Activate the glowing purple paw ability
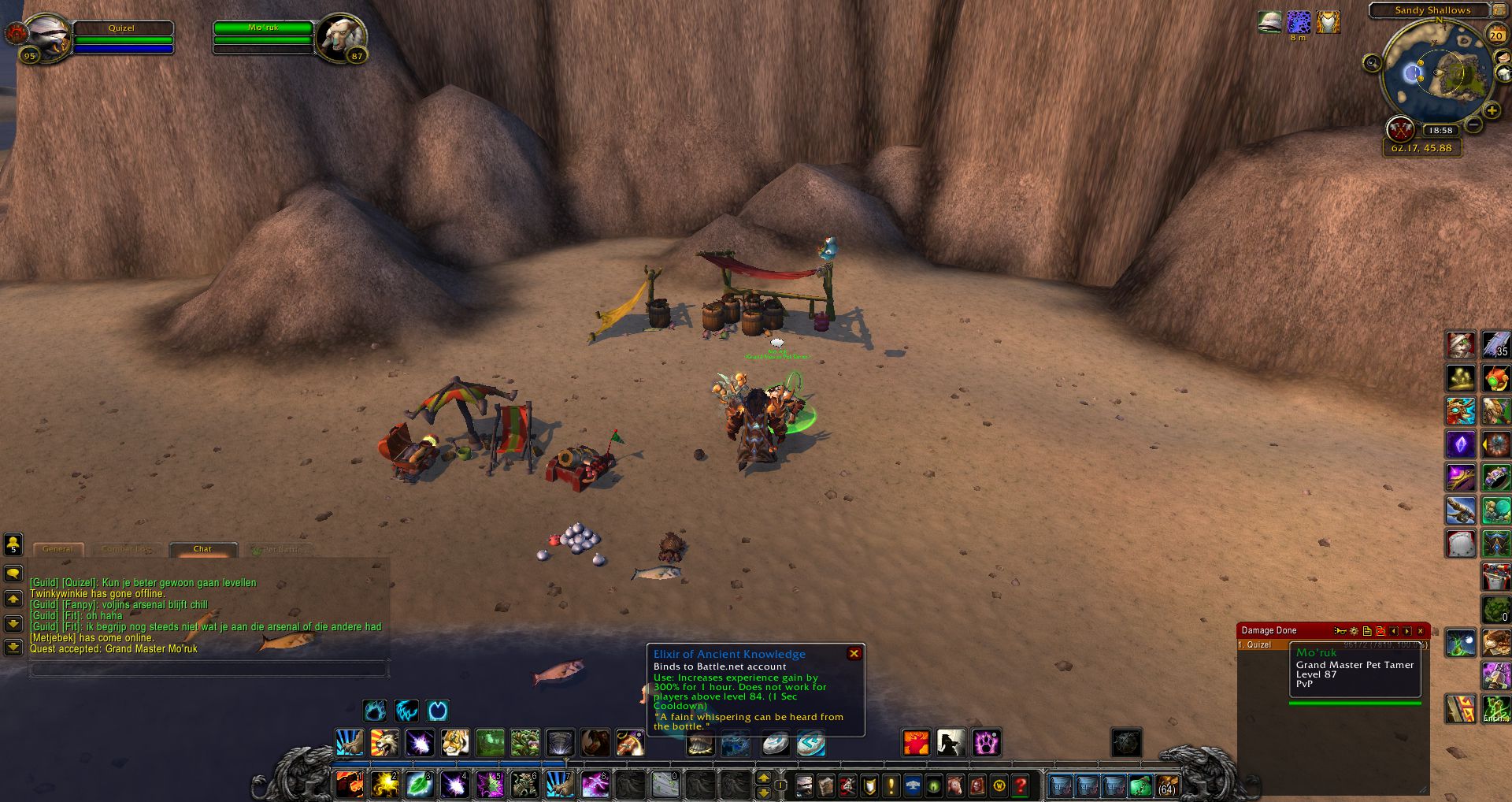The height and width of the screenshot is (802, 1512). 986,742
